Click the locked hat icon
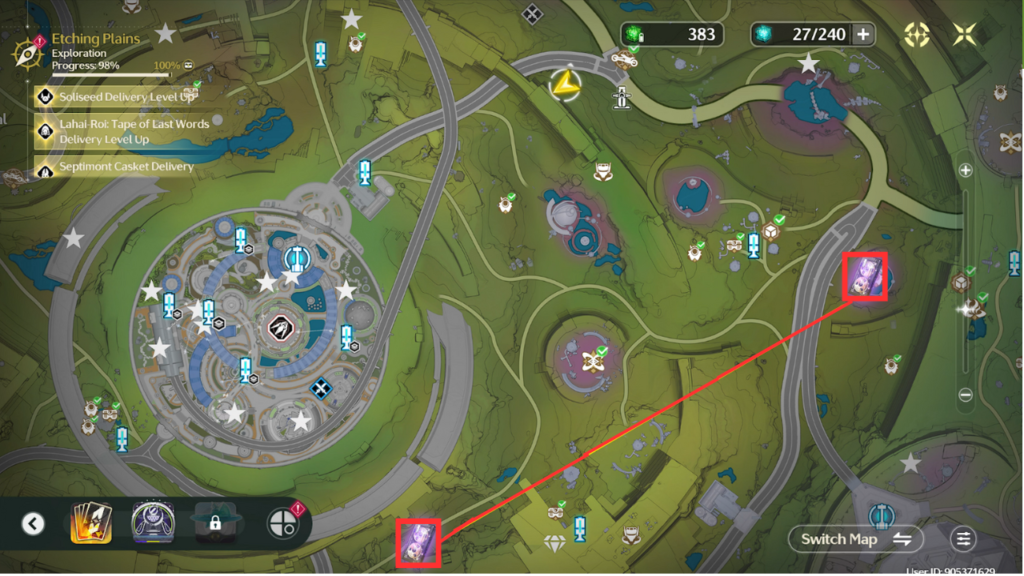 [215, 523]
